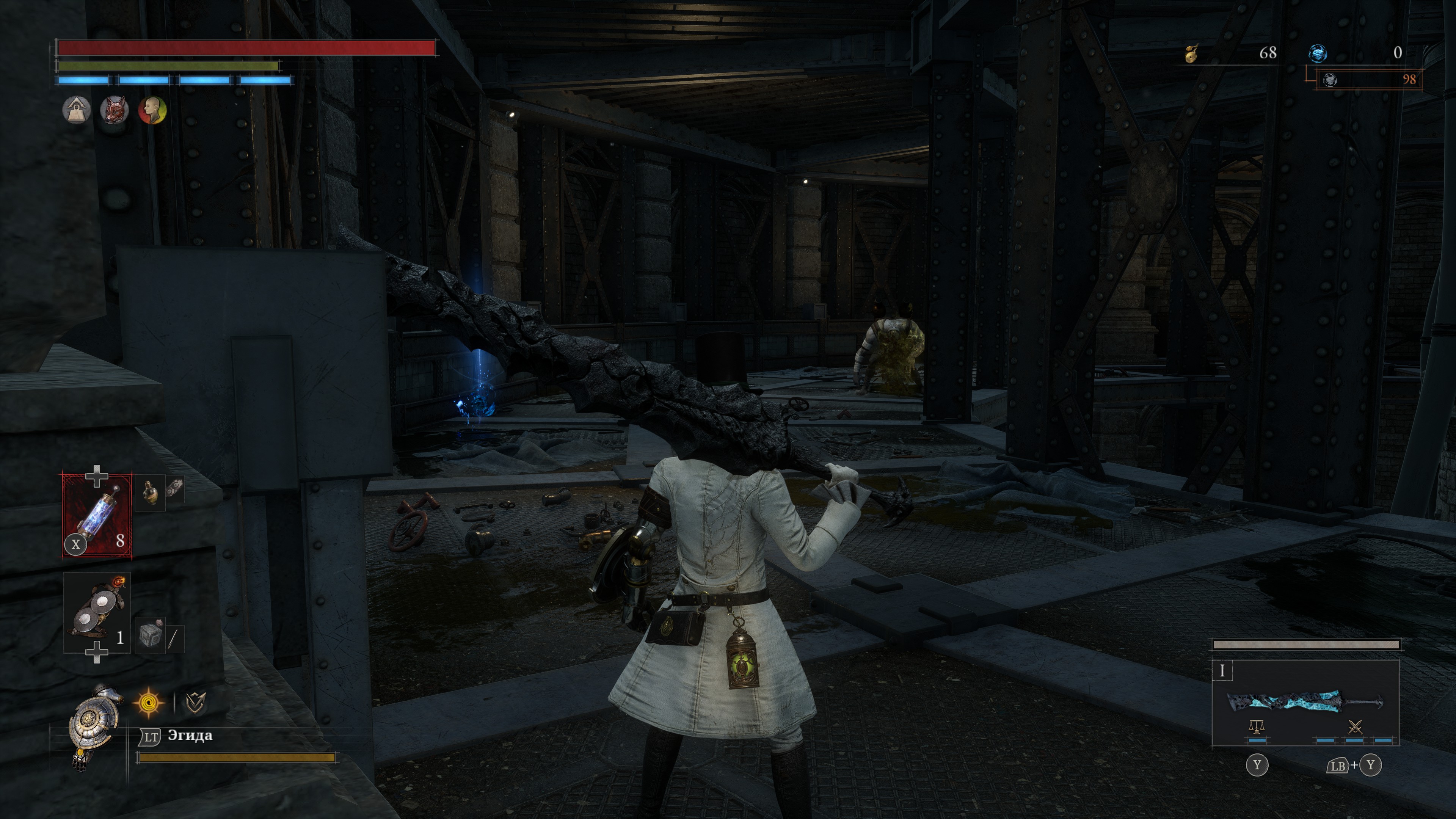
Task: Inspect the weight buff status icon
Action: (x=76, y=110)
